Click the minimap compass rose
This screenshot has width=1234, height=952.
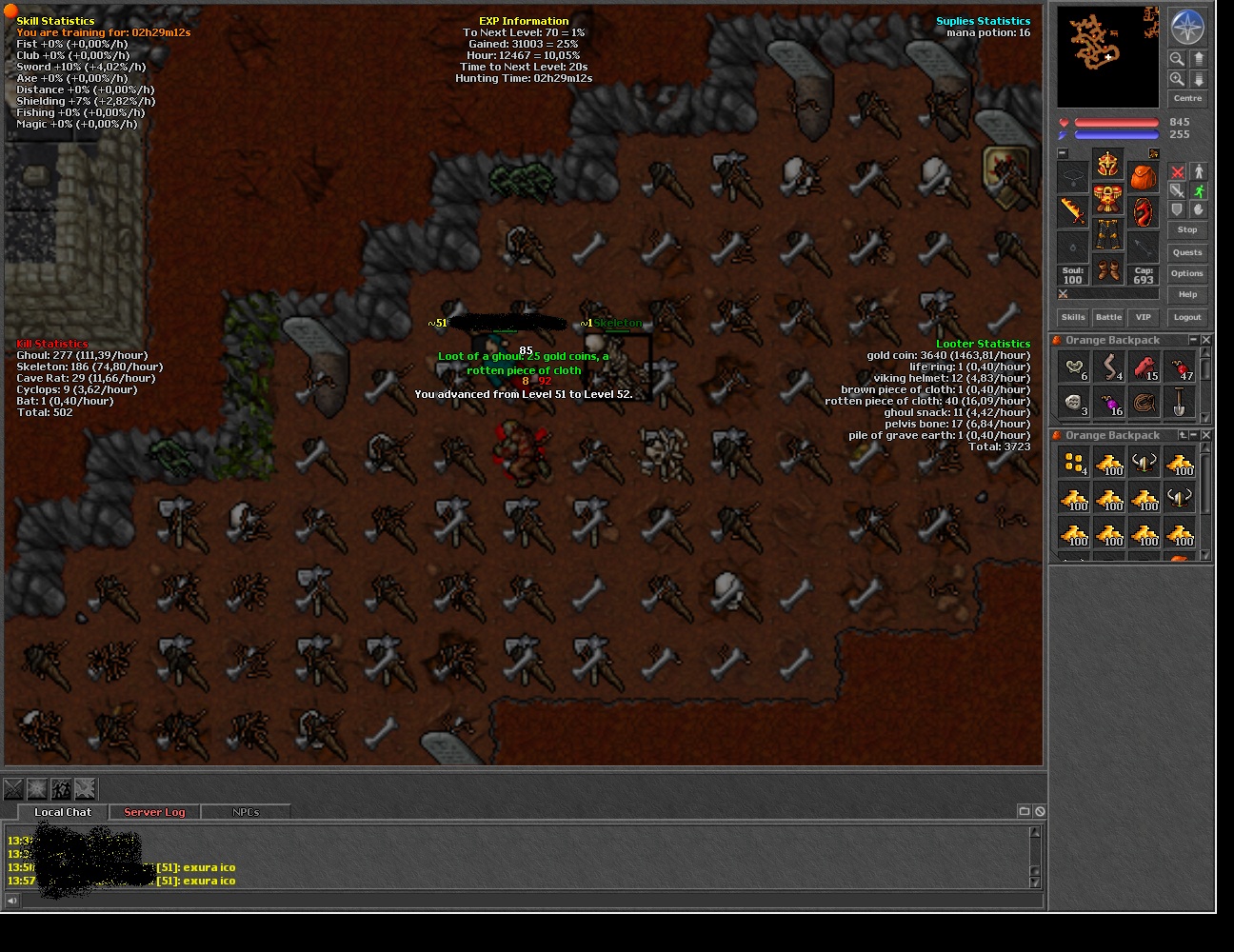point(1186,28)
